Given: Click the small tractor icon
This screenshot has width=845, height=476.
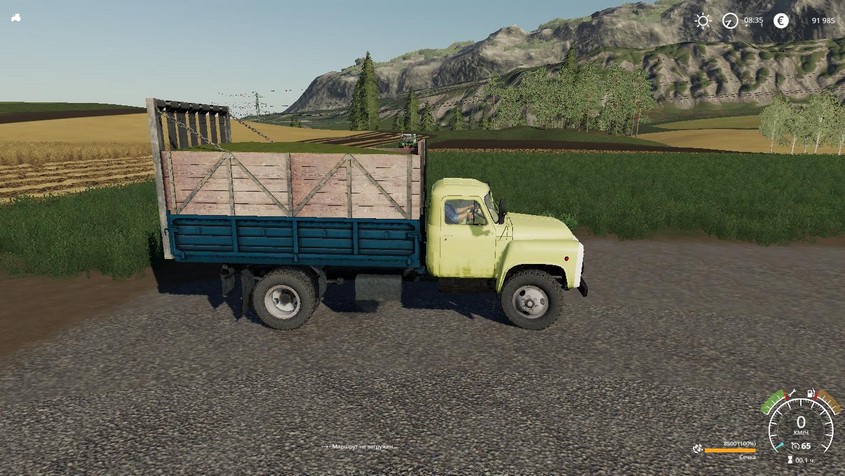Looking at the screenshot, I should 15,19.
